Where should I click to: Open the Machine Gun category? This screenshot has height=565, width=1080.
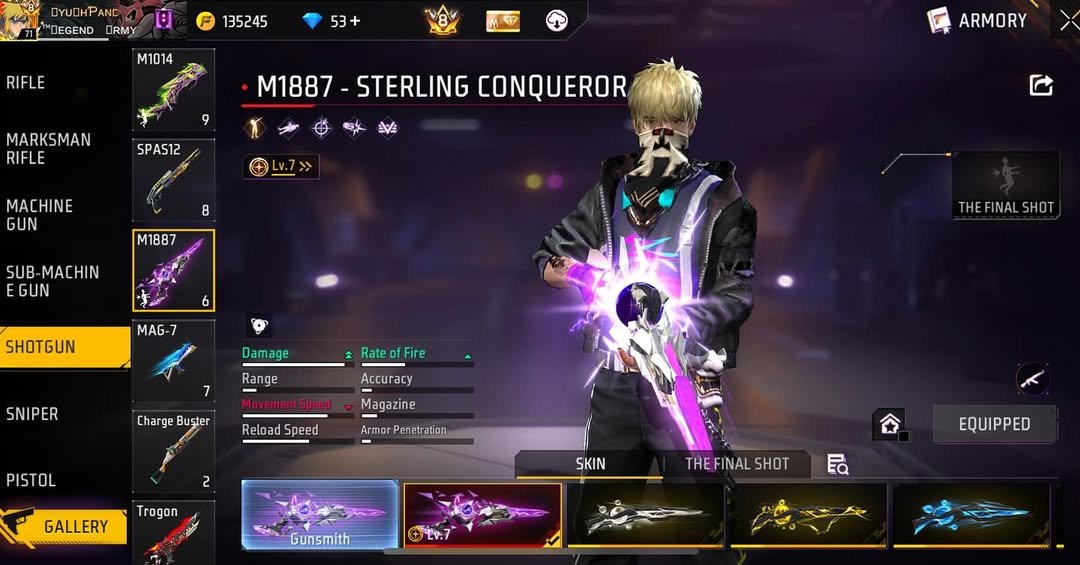click(40, 215)
